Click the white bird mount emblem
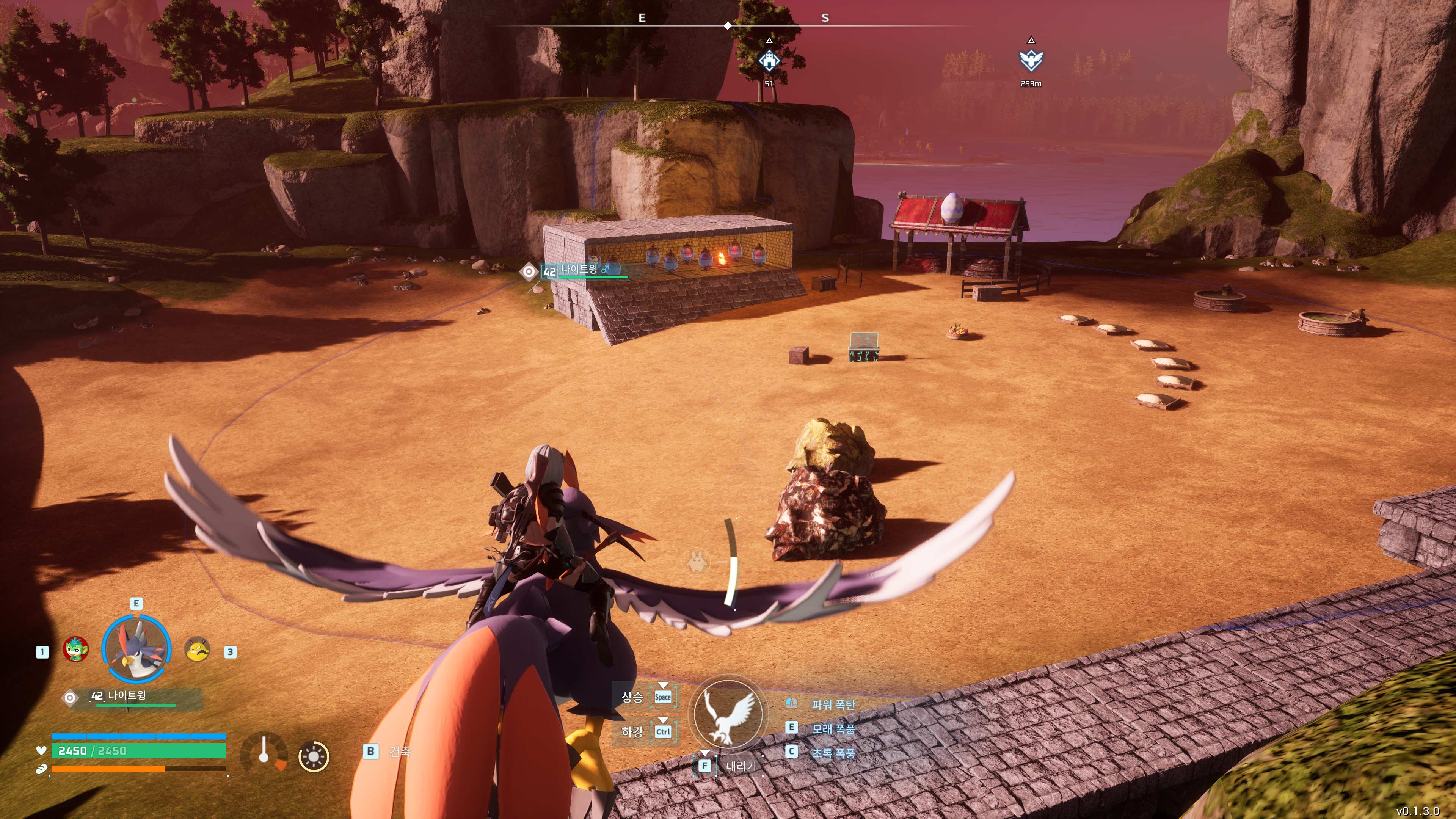 tap(728, 714)
